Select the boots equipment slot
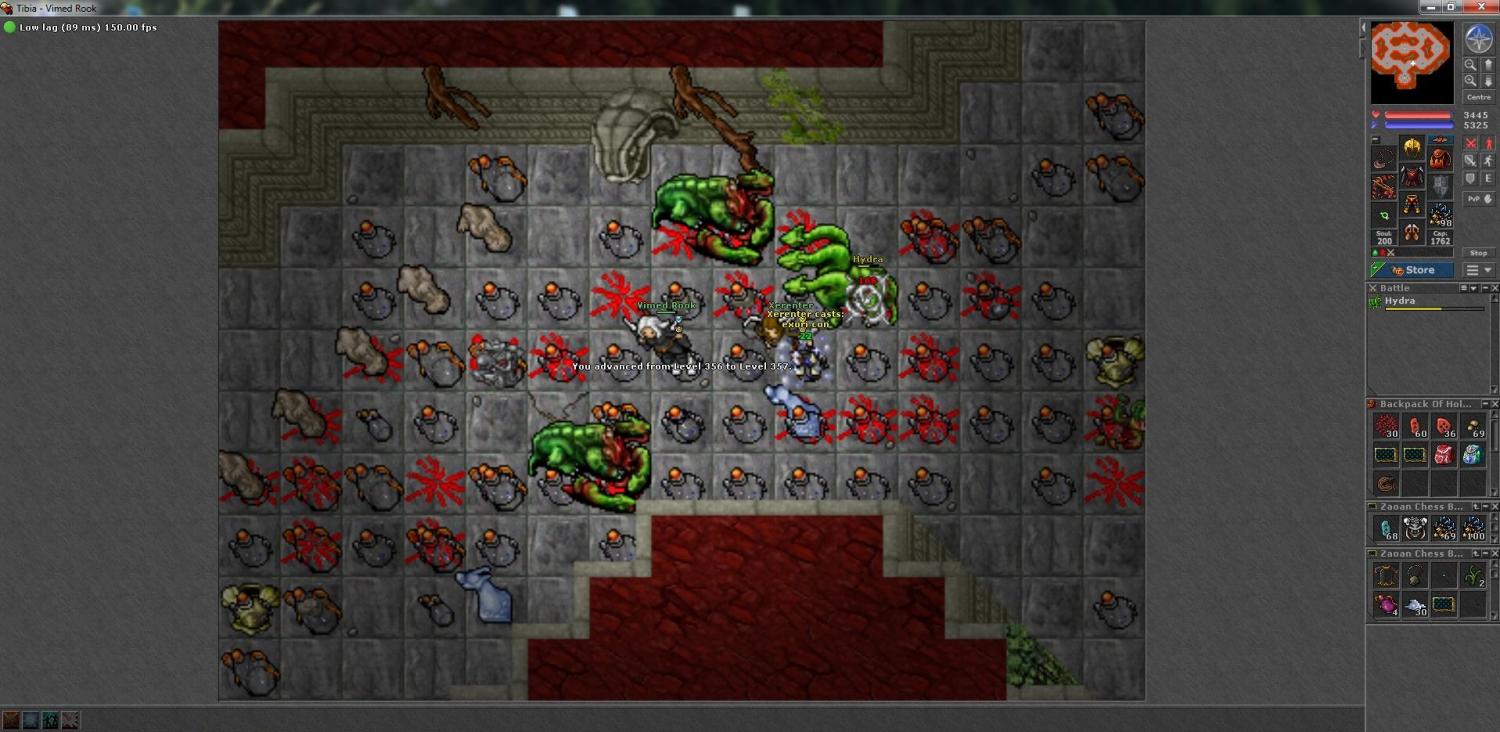The image size is (1500, 732). pos(1412,234)
